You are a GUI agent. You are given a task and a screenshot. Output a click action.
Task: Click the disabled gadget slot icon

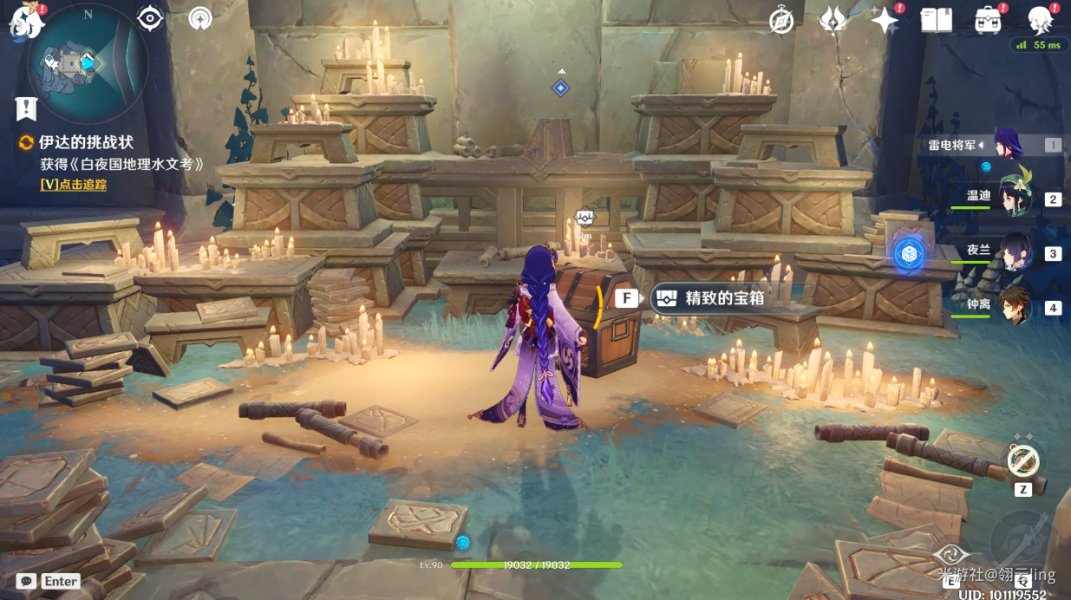1022,461
